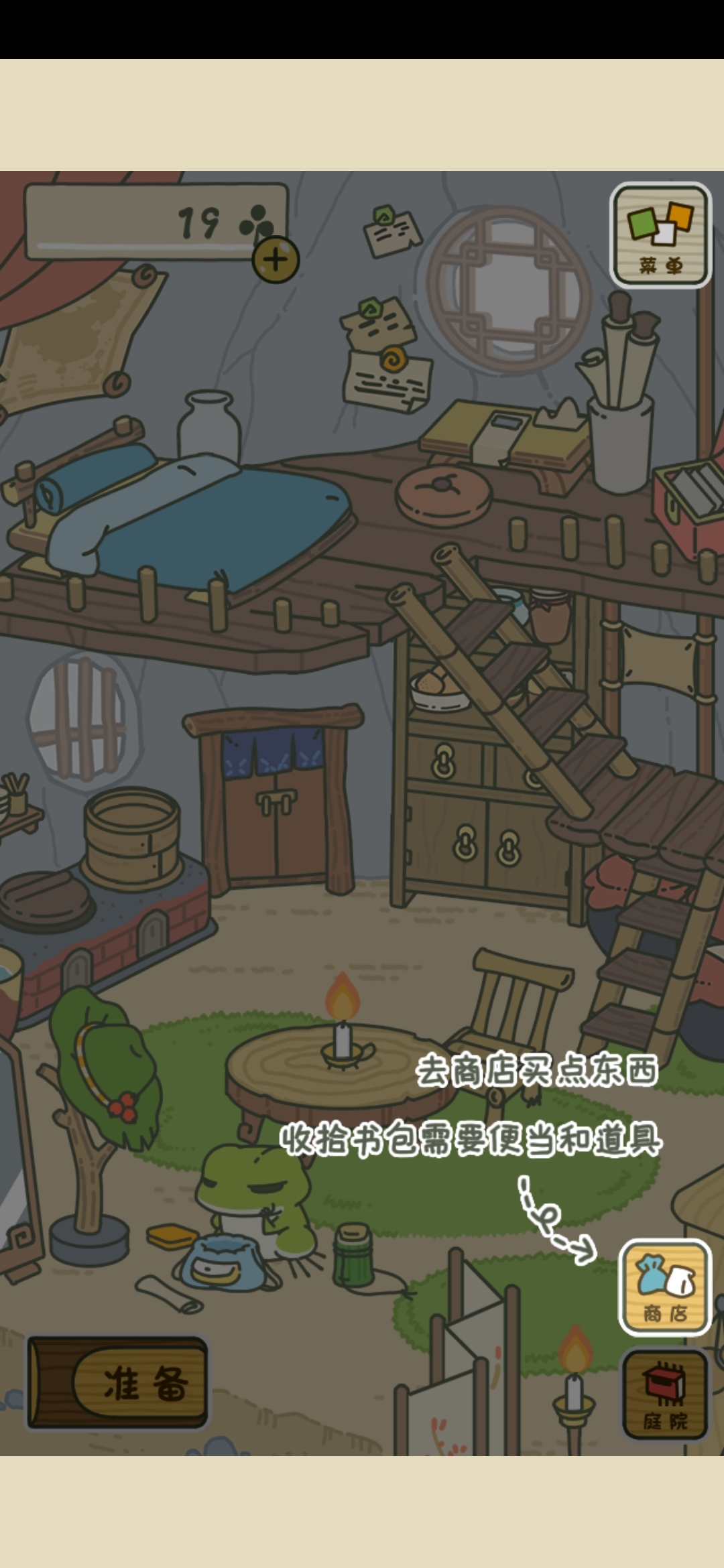Screen dimensions: 724x1568
Task: Open the 准备 preparation panel
Action: point(119,1382)
